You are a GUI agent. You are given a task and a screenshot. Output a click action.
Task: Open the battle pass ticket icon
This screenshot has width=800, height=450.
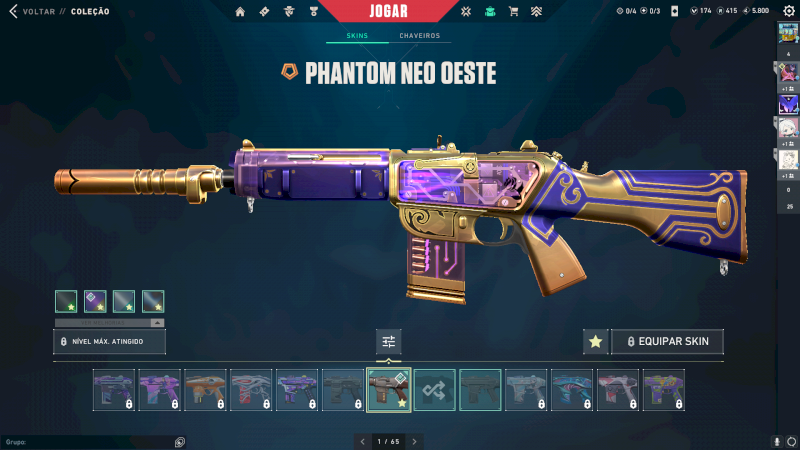(x=264, y=12)
